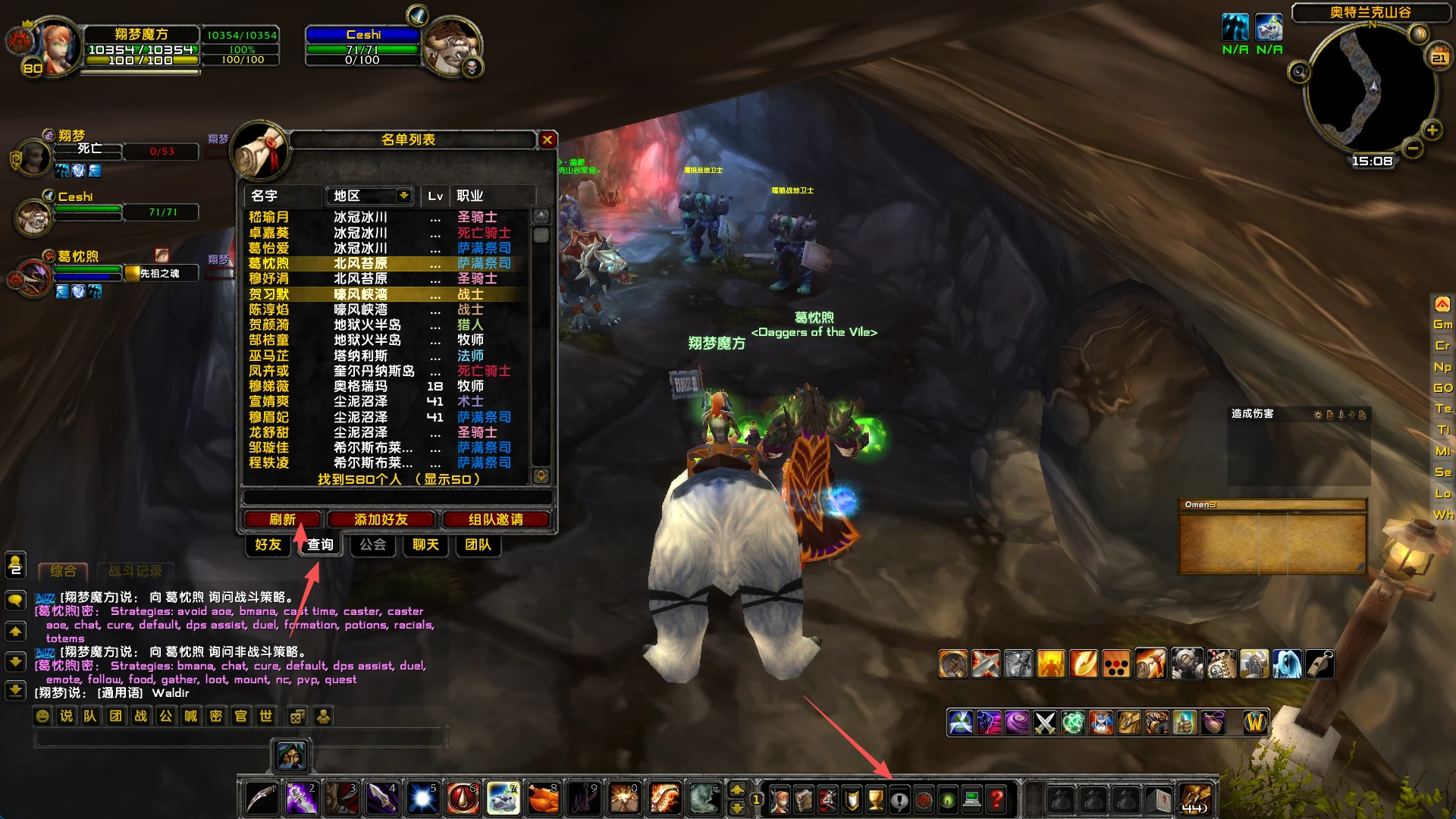The height and width of the screenshot is (819, 1456).
Task: Select player 葛忱煦 in the list
Action: coord(268,263)
